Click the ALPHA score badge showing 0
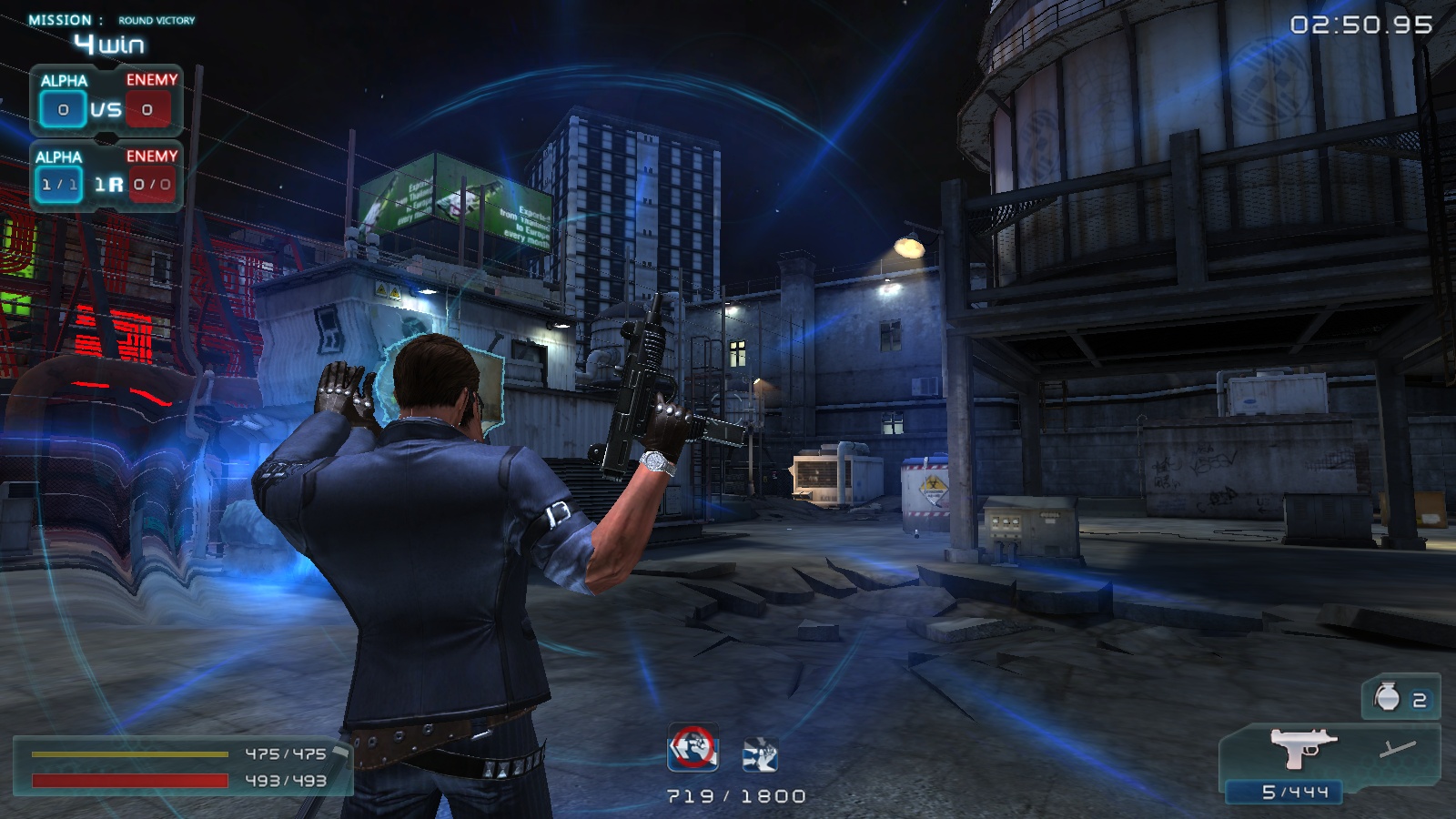 coord(62,109)
